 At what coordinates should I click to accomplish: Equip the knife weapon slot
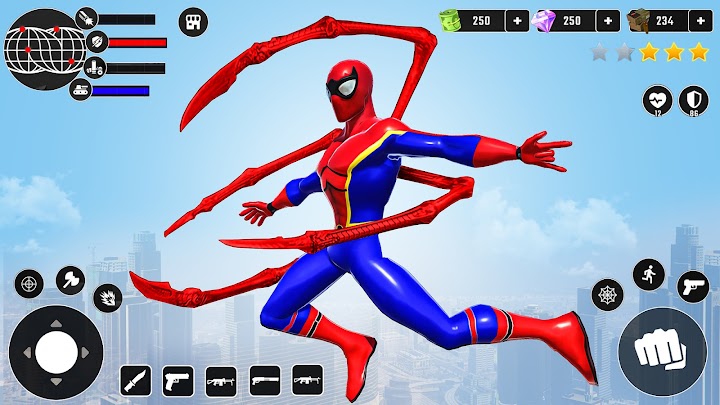coord(135,380)
